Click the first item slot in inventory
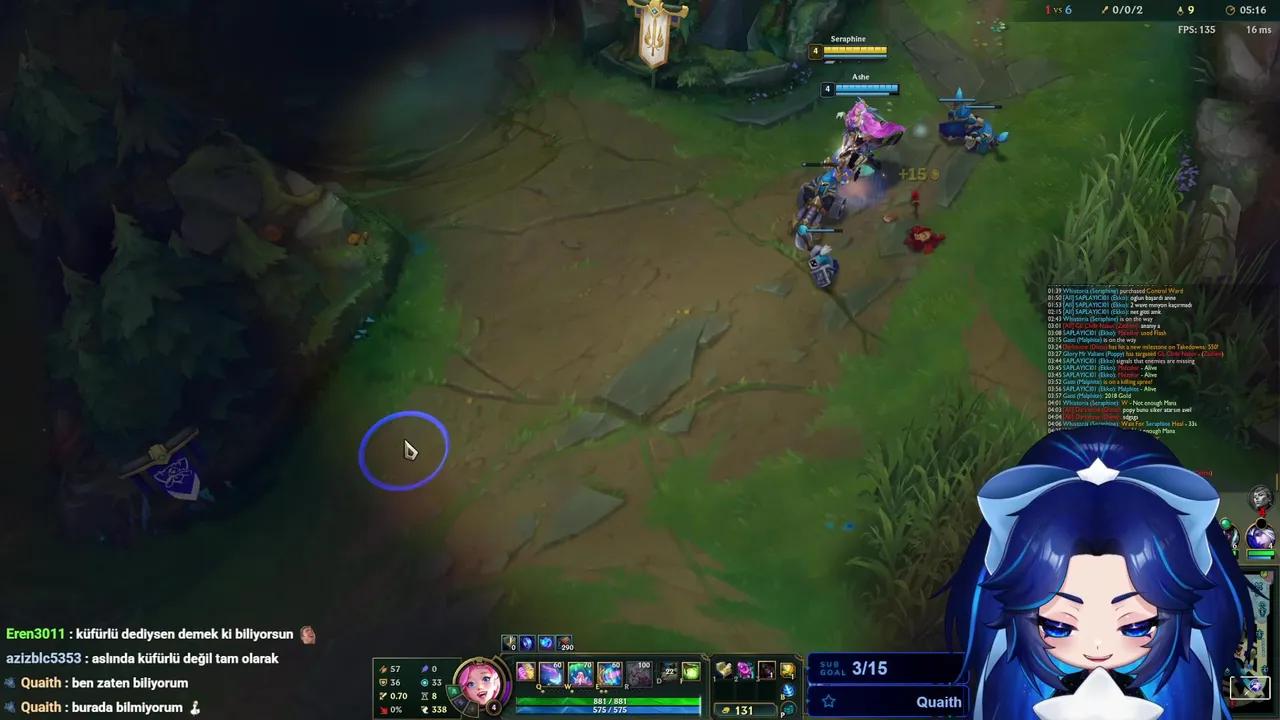Viewport: 1280px width, 720px height. coord(722,670)
